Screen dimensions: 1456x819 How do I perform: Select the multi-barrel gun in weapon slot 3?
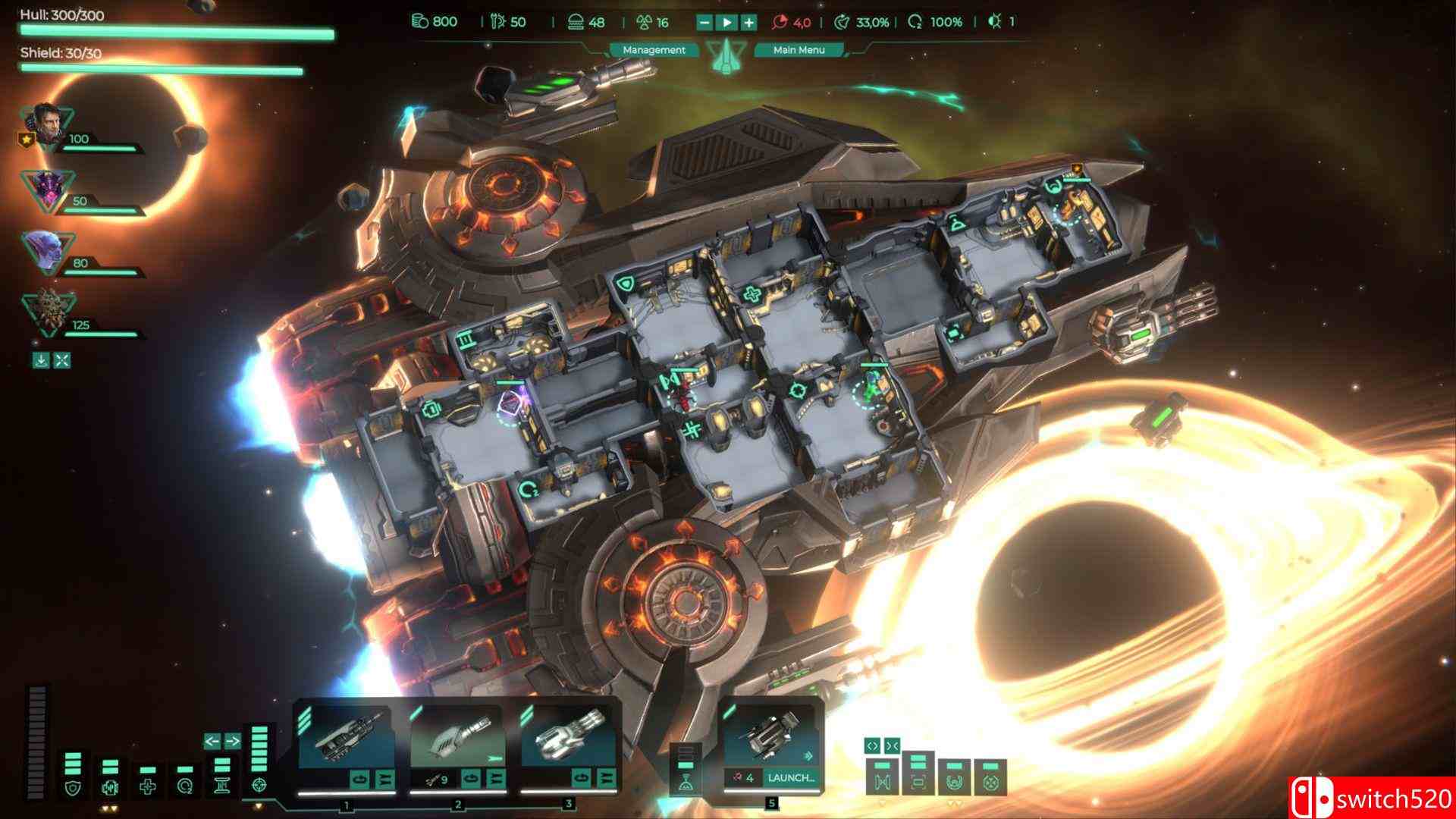point(567,739)
